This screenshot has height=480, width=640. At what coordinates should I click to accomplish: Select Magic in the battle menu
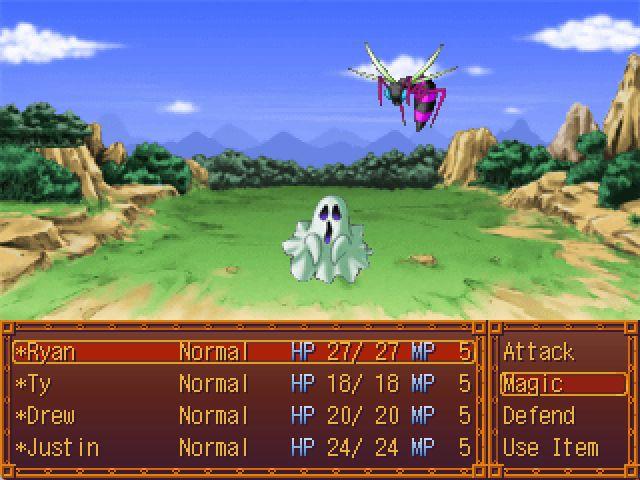tap(533, 384)
